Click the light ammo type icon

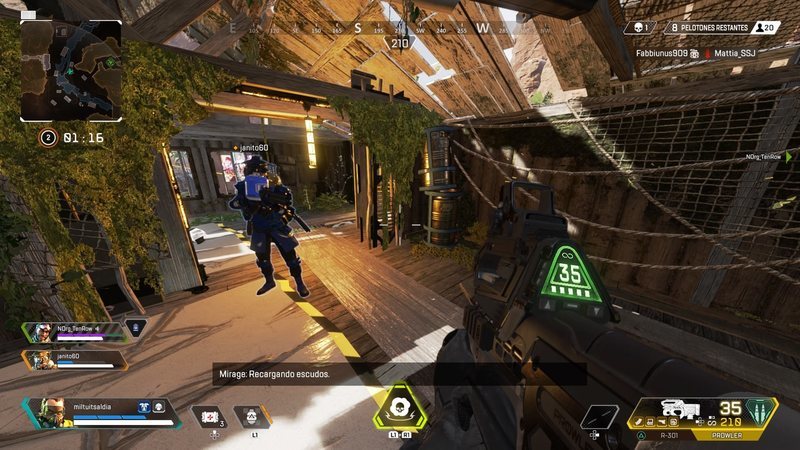(762, 411)
